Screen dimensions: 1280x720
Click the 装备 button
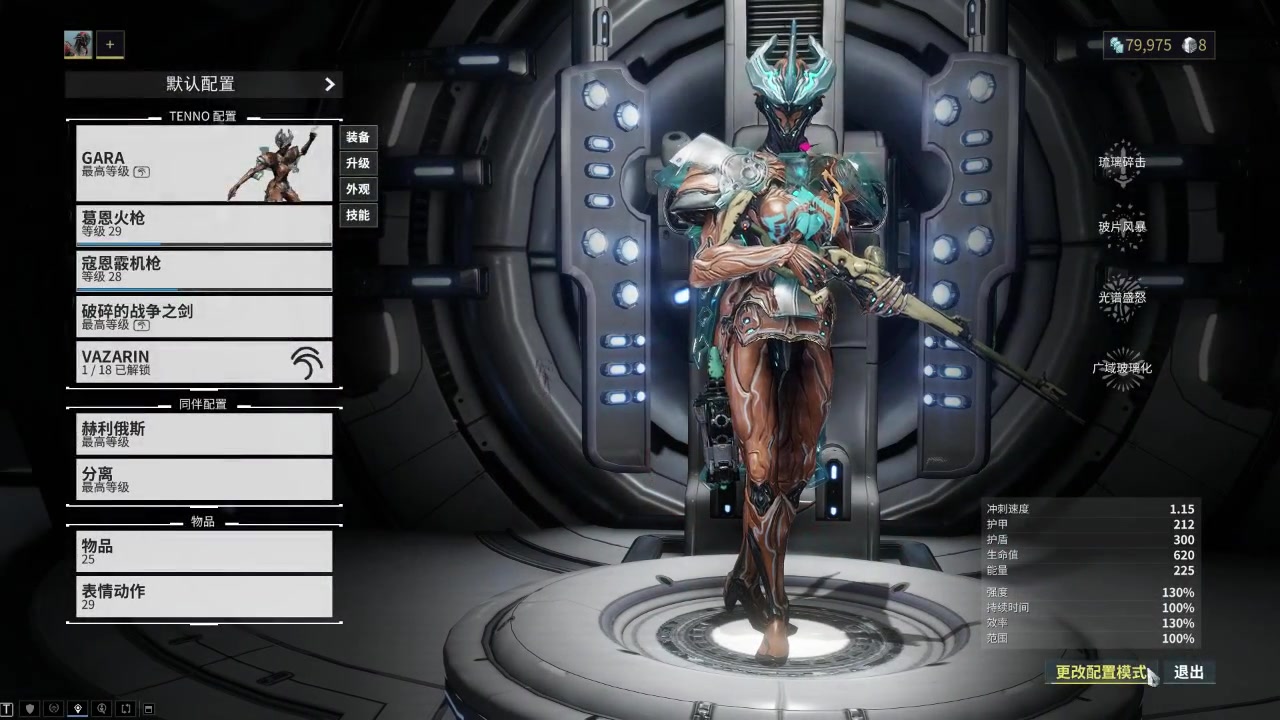[x=358, y=137]
